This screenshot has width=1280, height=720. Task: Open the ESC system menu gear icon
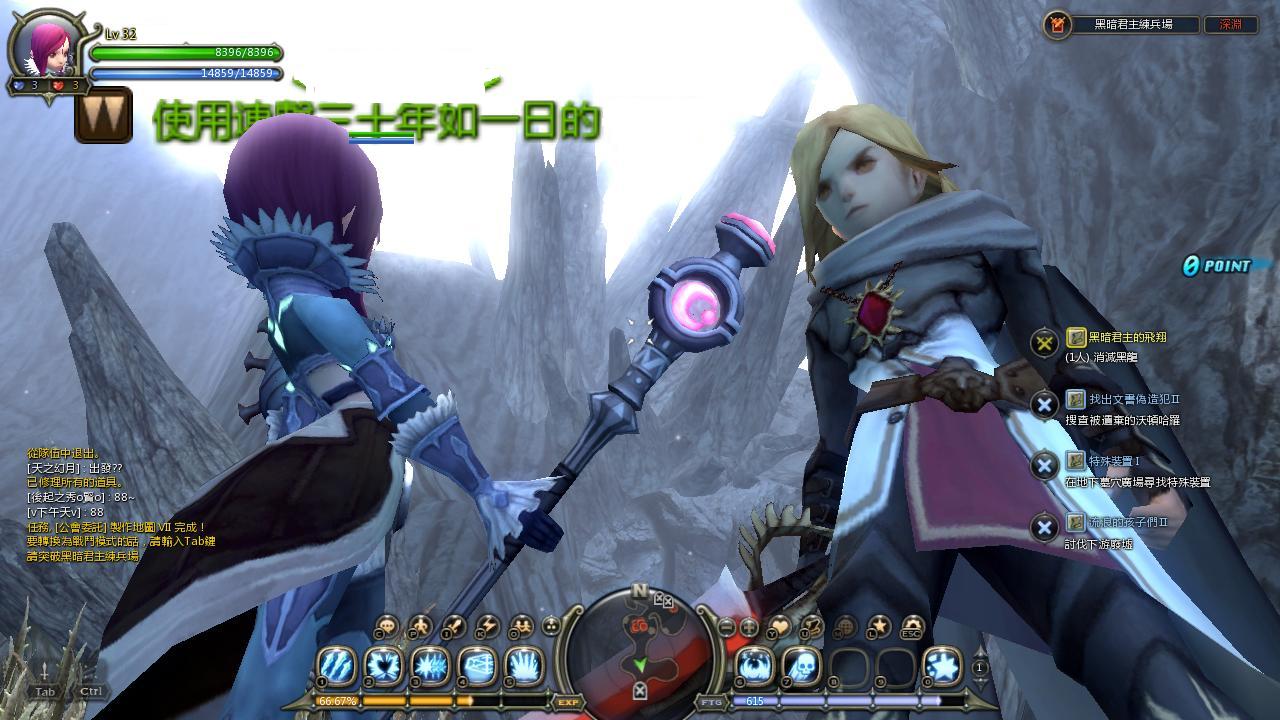pos(911,627)
